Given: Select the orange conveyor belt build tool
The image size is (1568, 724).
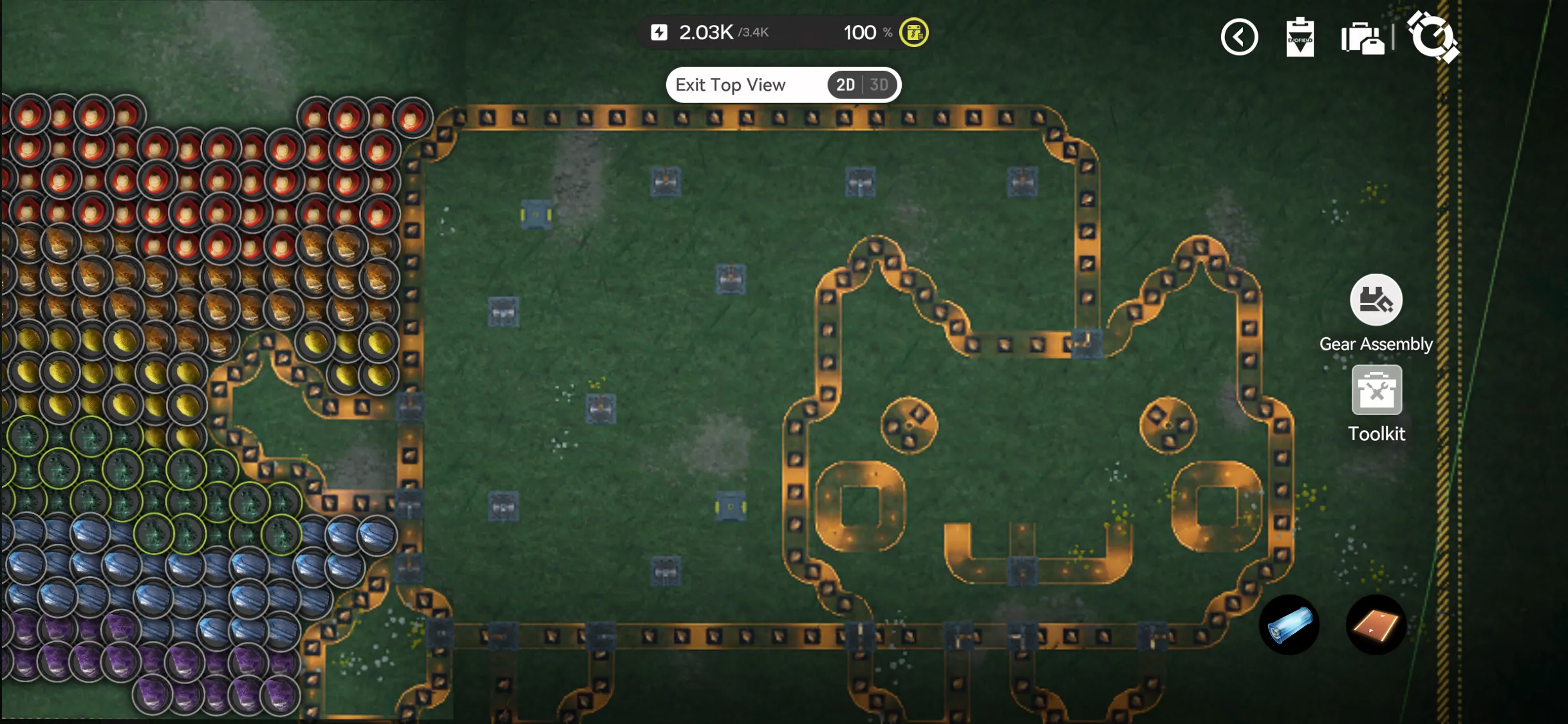Looking at the screenshot, I should tap(1376, 625).
